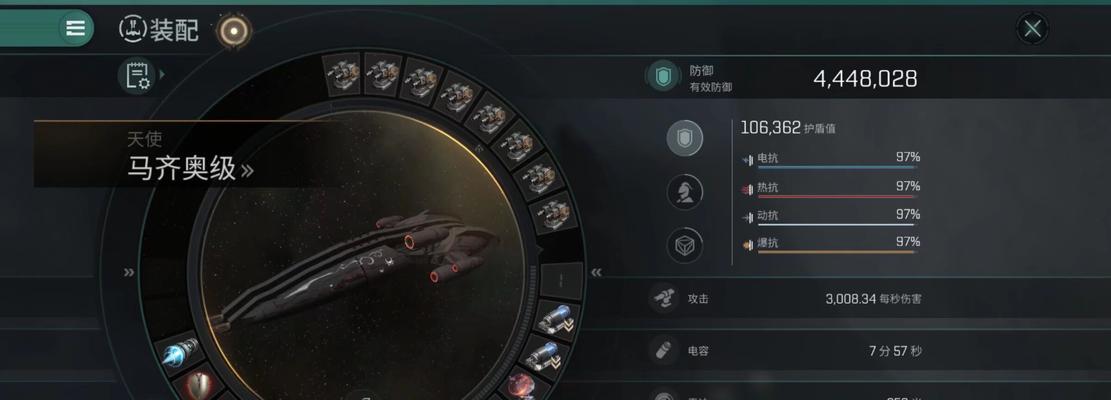Expand the 防御 defense section
The height and width of the screenshot is (400, 1111).
click(661, 77)
